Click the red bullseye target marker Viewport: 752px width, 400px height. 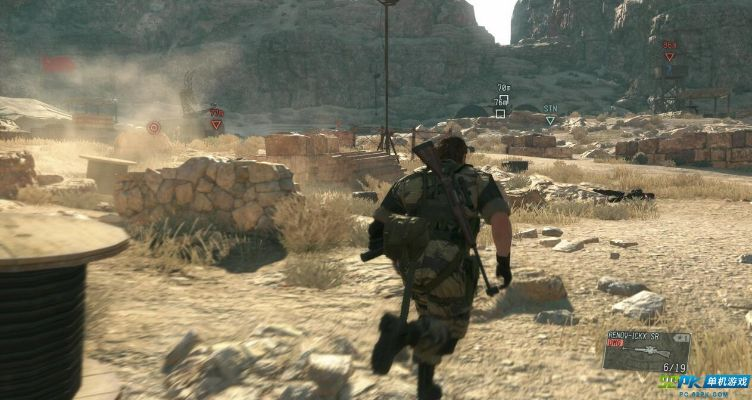[x=154, y=127]
